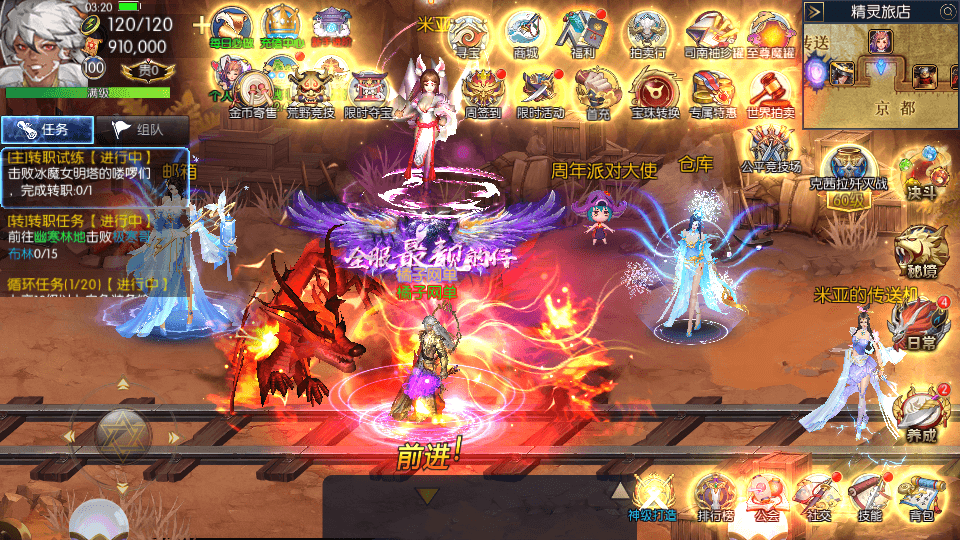Open the 福利 welfare icon
This screenshot has height=540, width=960.
click(583, 34)
